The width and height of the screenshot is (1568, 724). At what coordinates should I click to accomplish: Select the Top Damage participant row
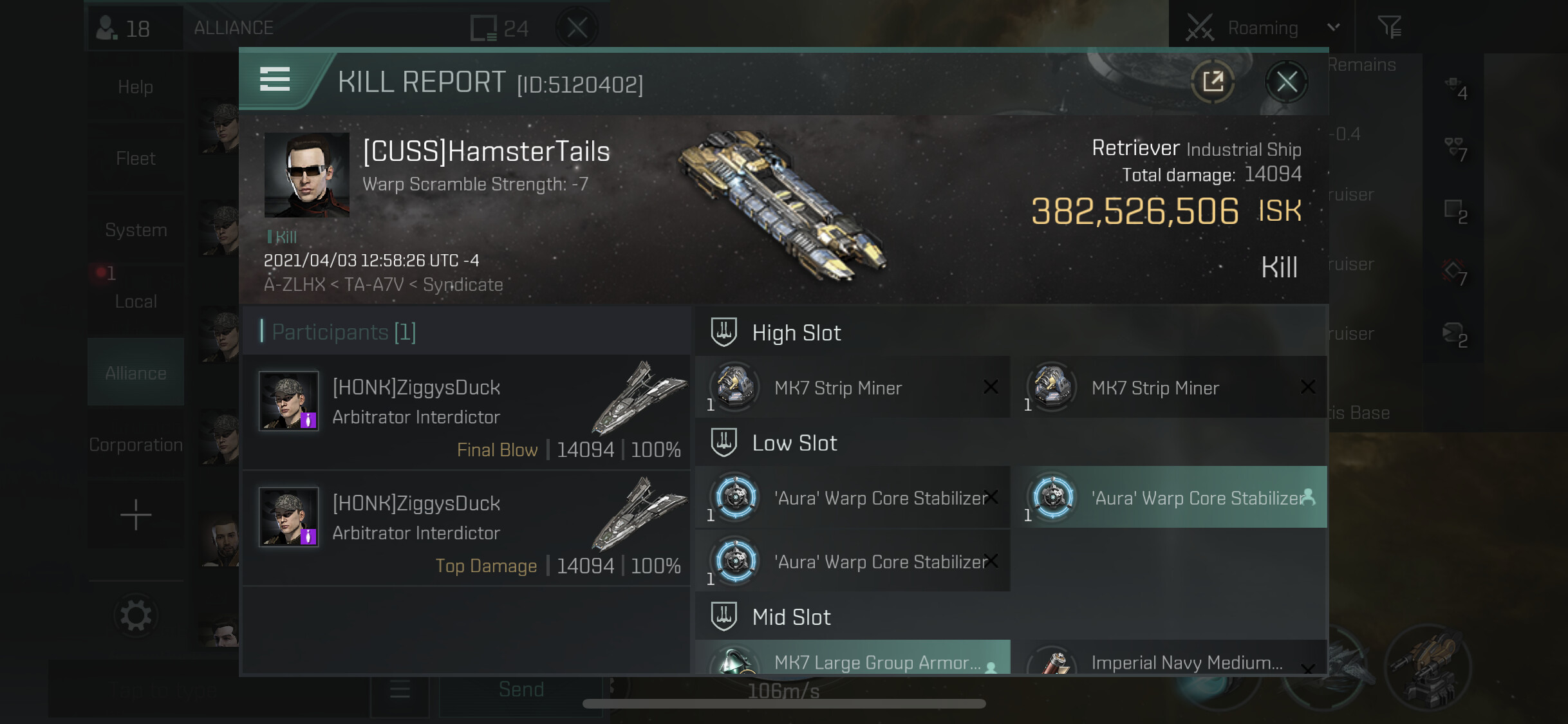coord(466,528)
